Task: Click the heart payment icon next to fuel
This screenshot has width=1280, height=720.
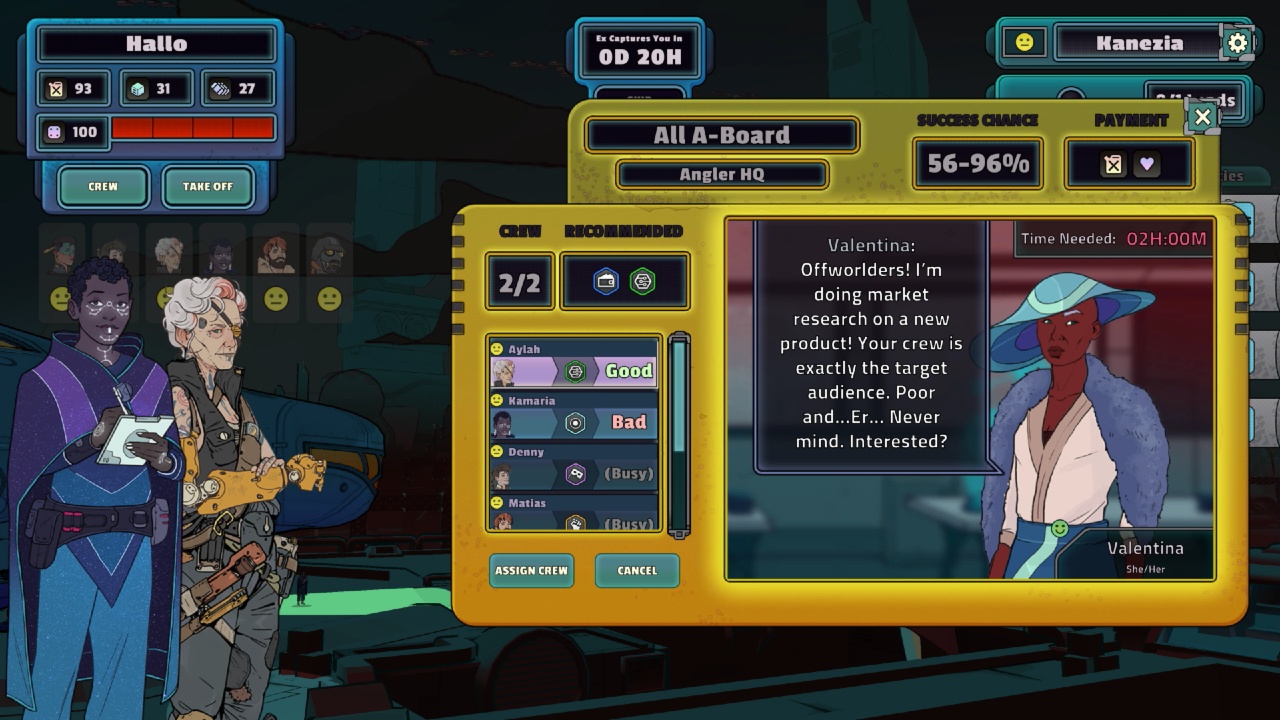Action: coord(1146,163)
